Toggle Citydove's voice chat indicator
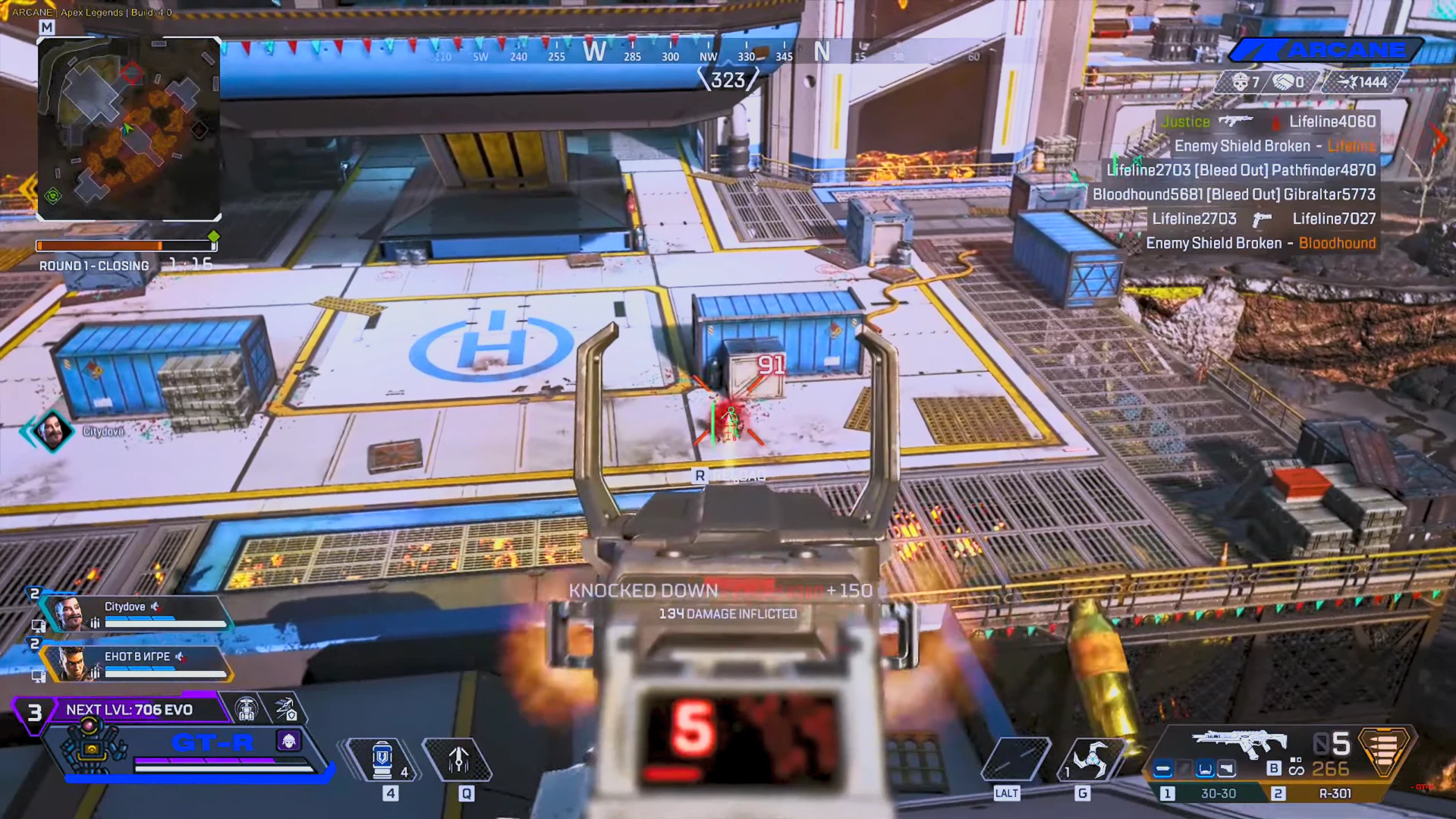This screenshot has height=819, width=1456. 155,606
